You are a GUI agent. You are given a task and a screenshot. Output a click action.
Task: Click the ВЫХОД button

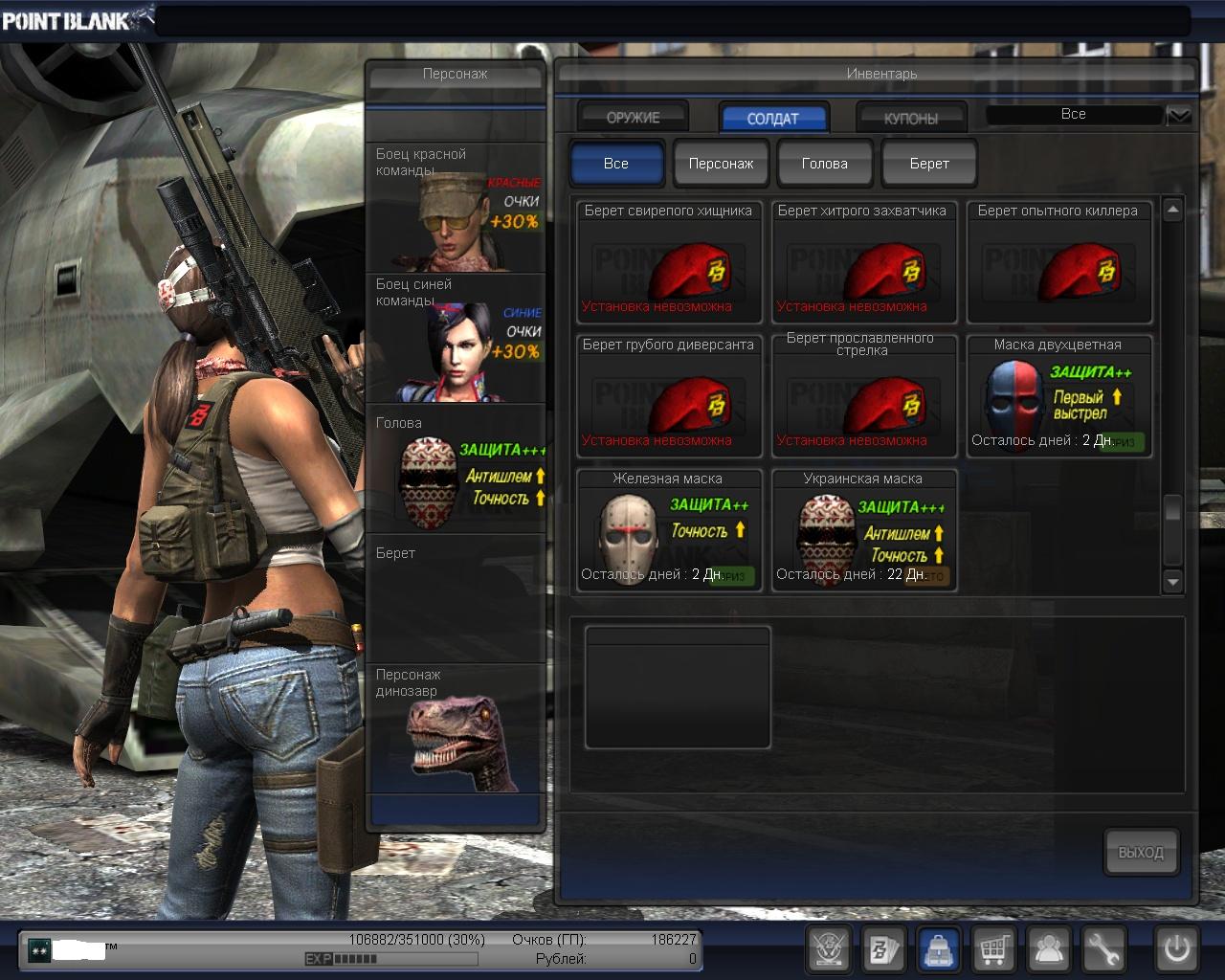pyautogui.click(x=1141, y=852)
